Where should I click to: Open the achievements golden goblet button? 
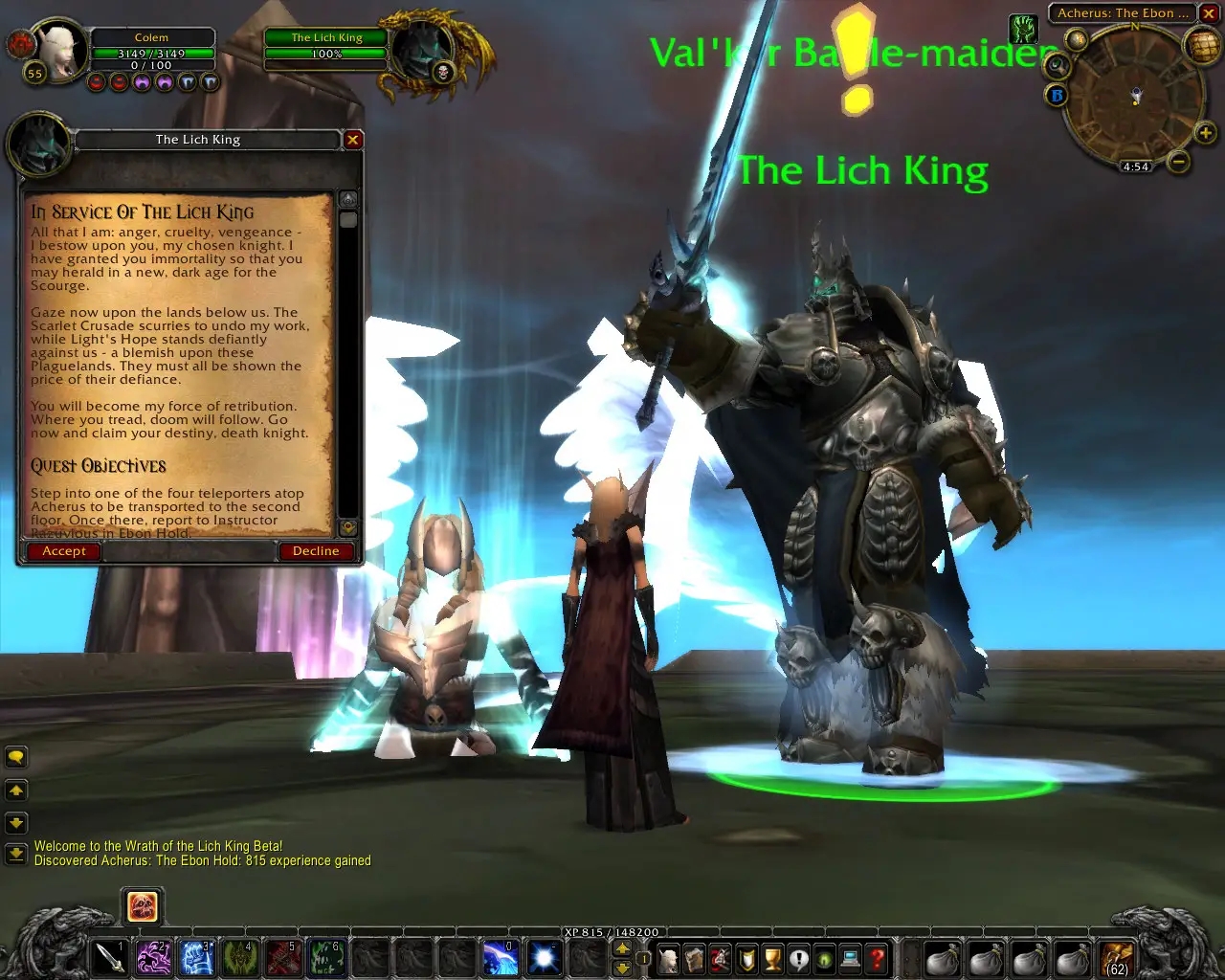(772, 957)
